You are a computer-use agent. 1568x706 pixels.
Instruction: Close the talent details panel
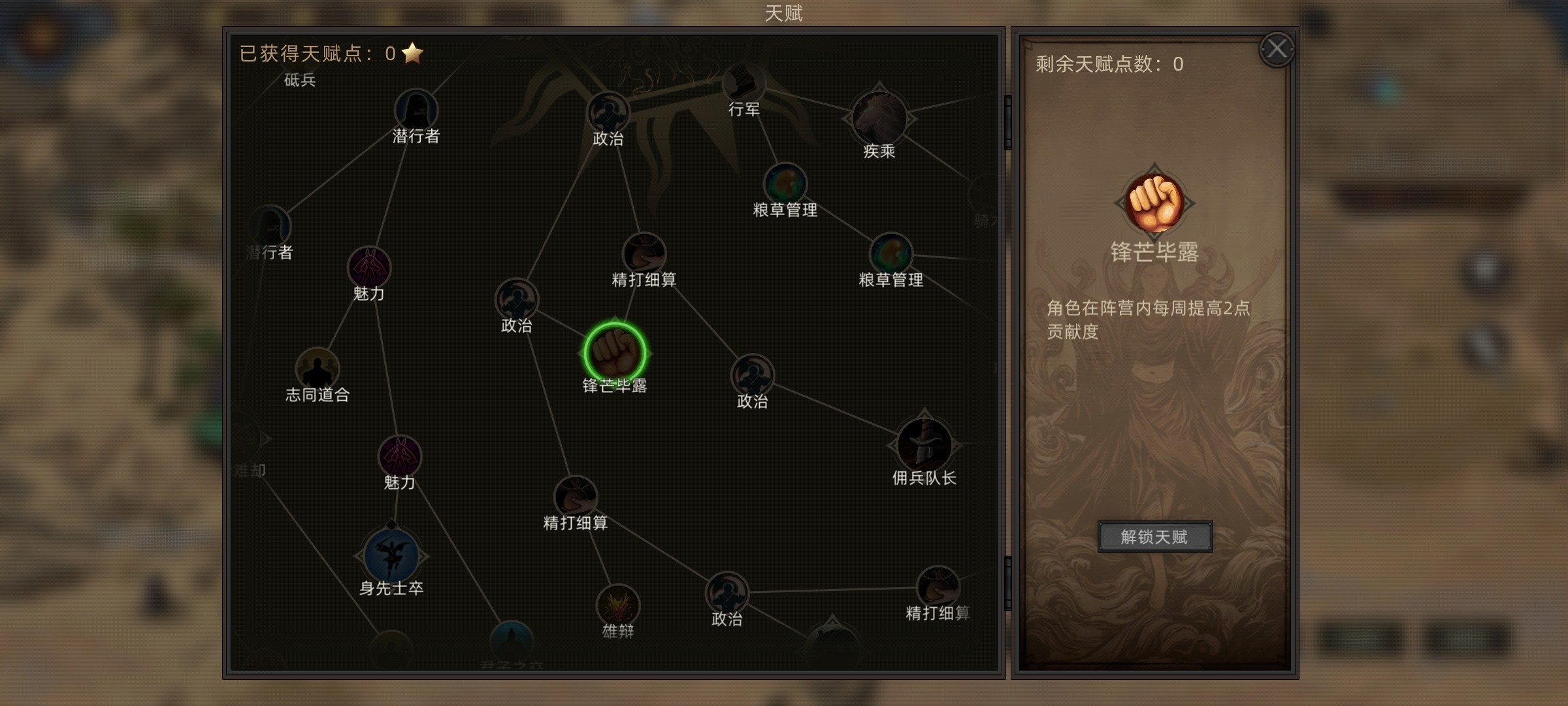point(1277,49)
